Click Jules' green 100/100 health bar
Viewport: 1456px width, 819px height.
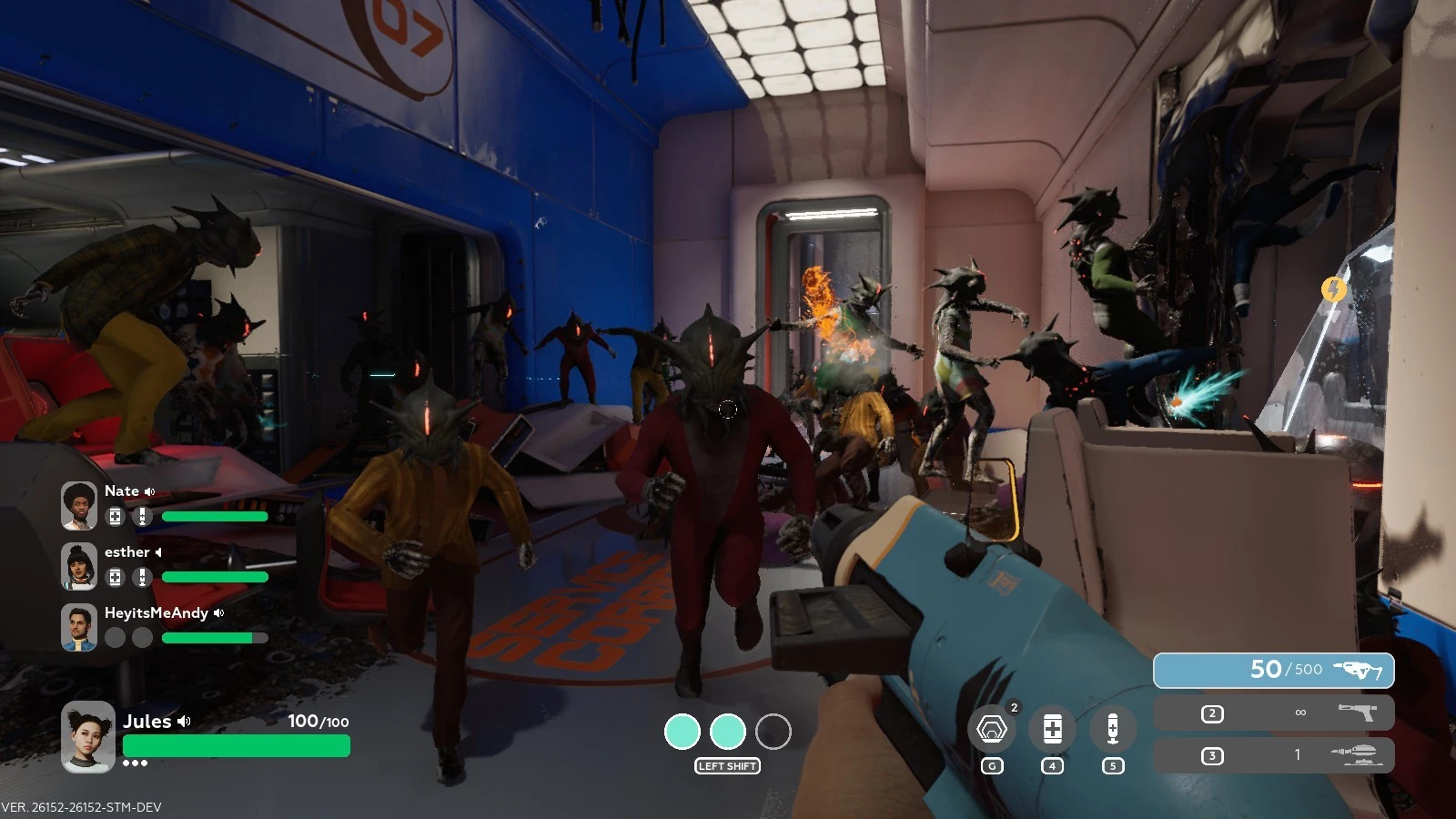237,746
